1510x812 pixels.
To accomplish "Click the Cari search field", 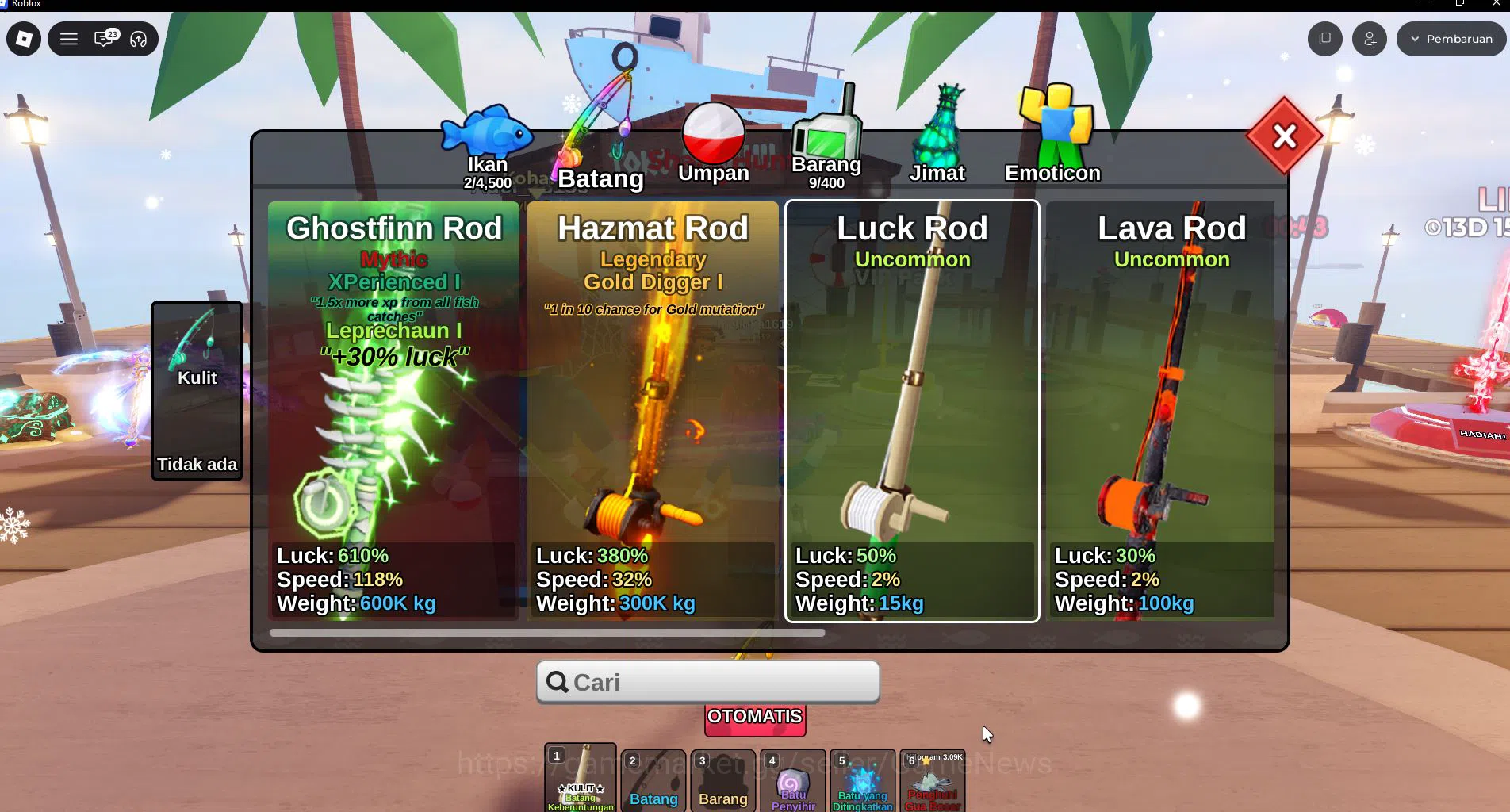I will click(707, 681).
